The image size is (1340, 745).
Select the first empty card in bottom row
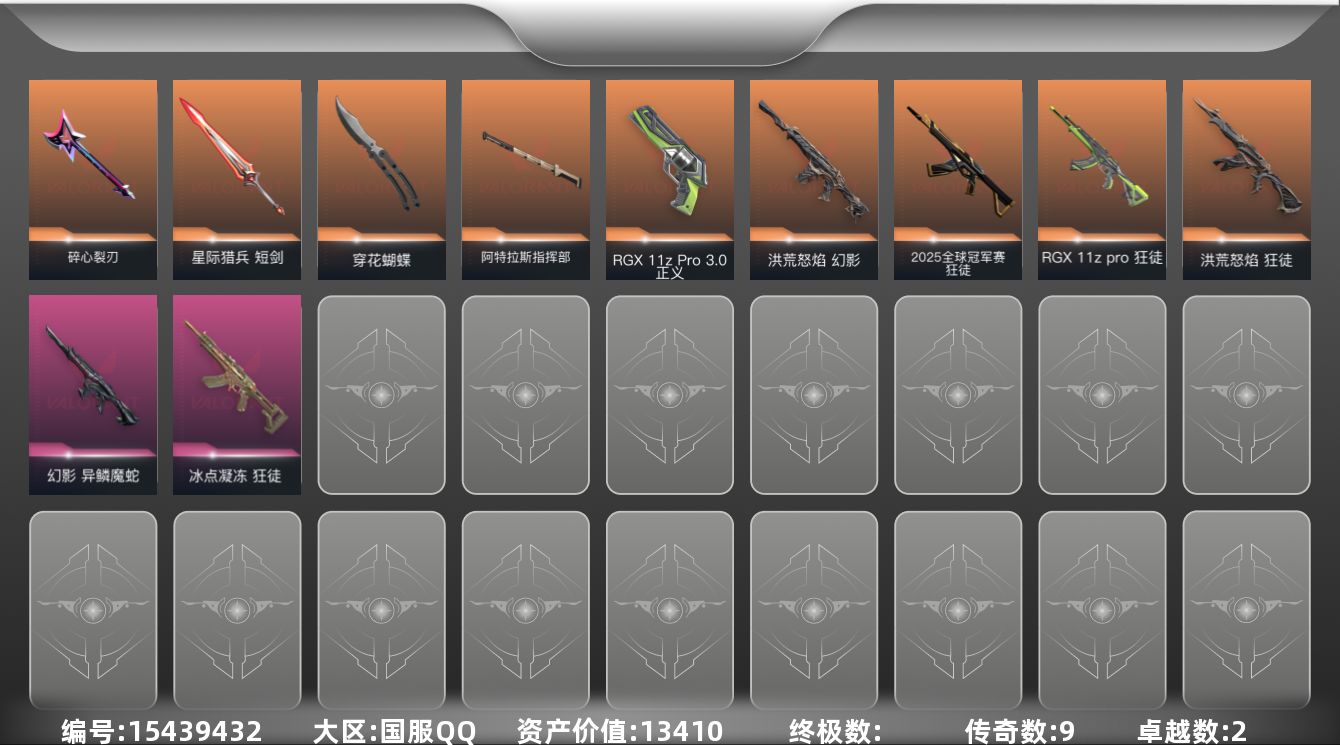pos(93,610)
